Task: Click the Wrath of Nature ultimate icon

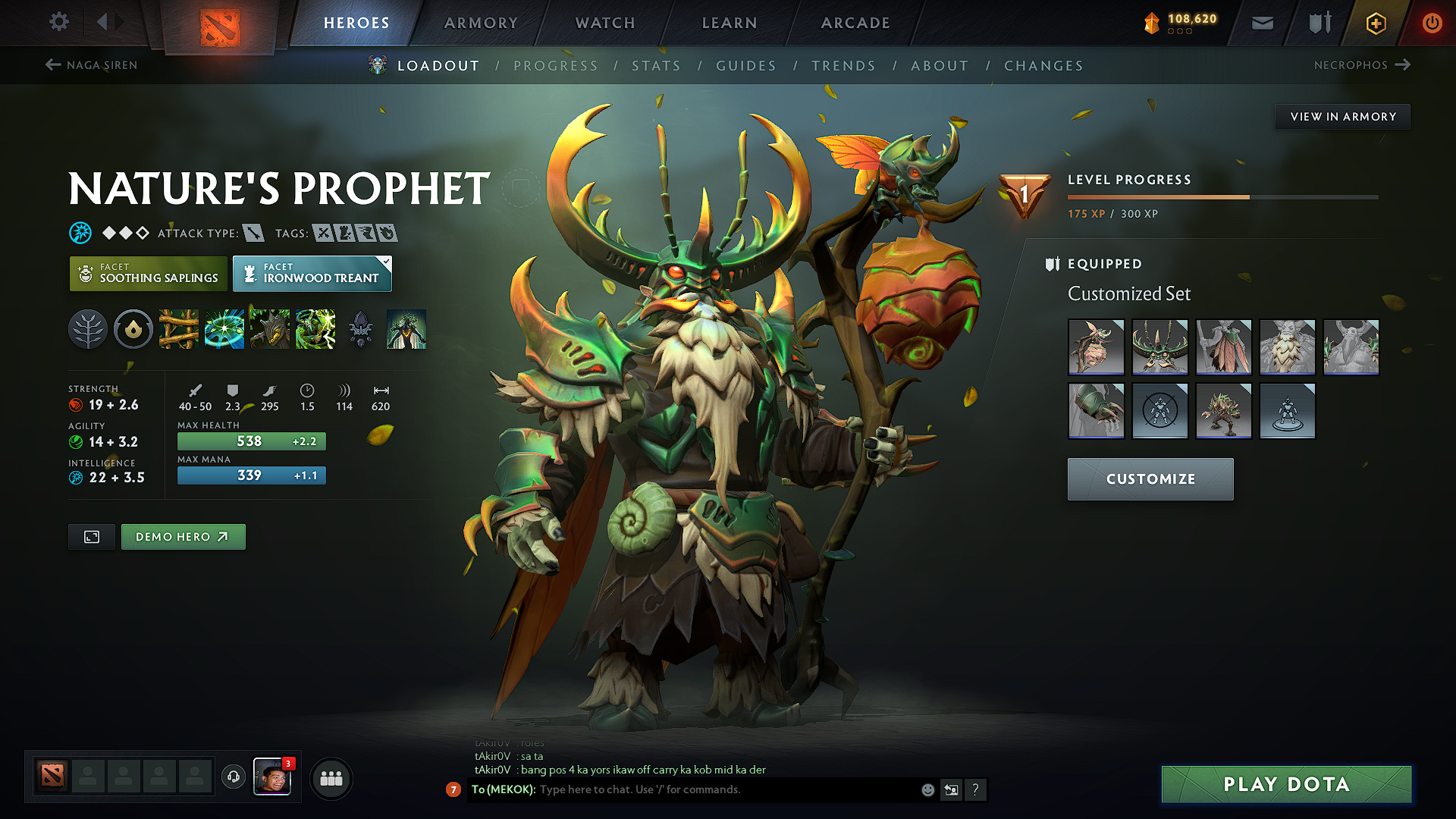Action: pos(315,329)
